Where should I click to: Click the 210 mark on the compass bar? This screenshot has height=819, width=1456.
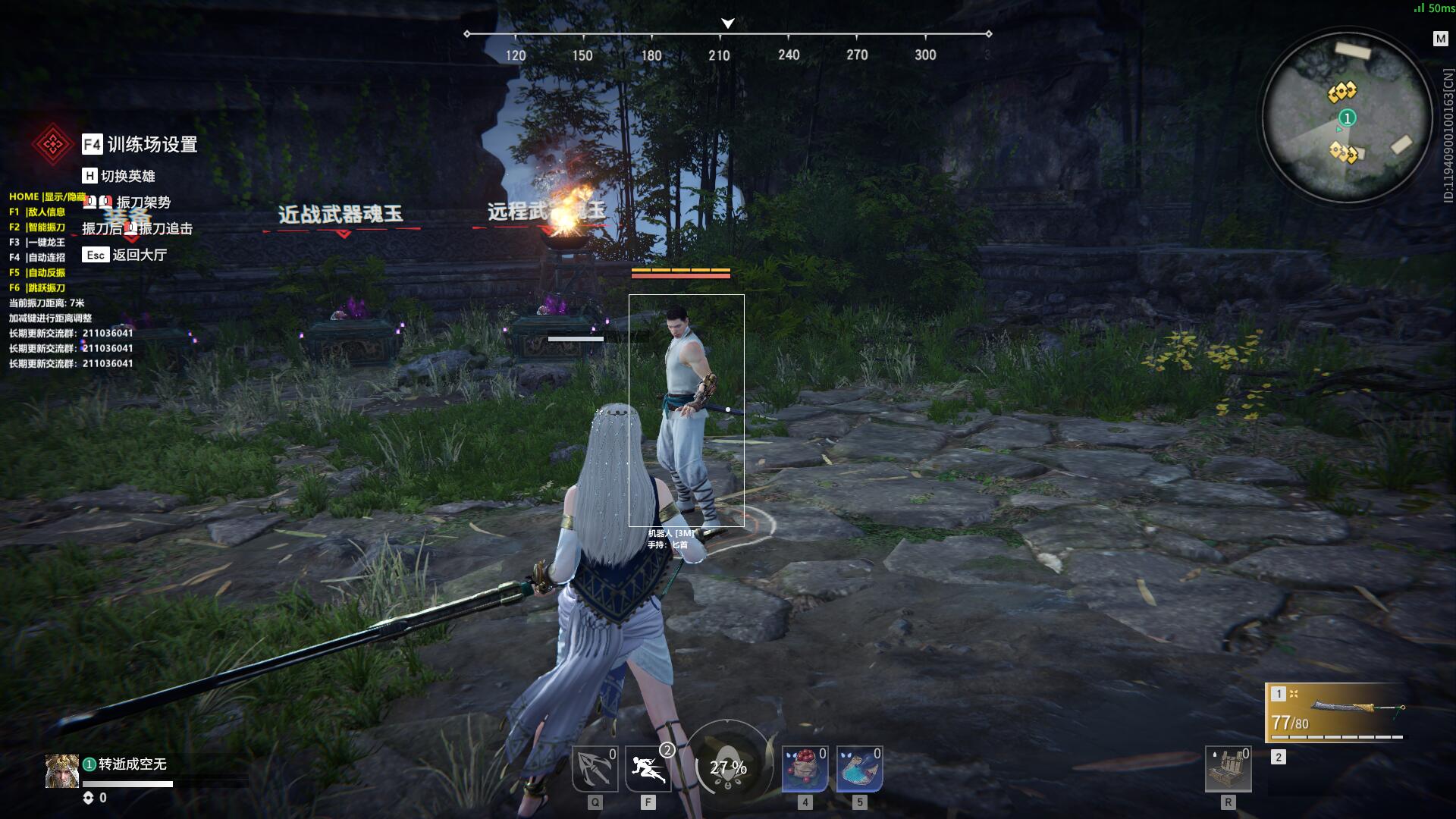pyautogui.click(x=719, y=55)
